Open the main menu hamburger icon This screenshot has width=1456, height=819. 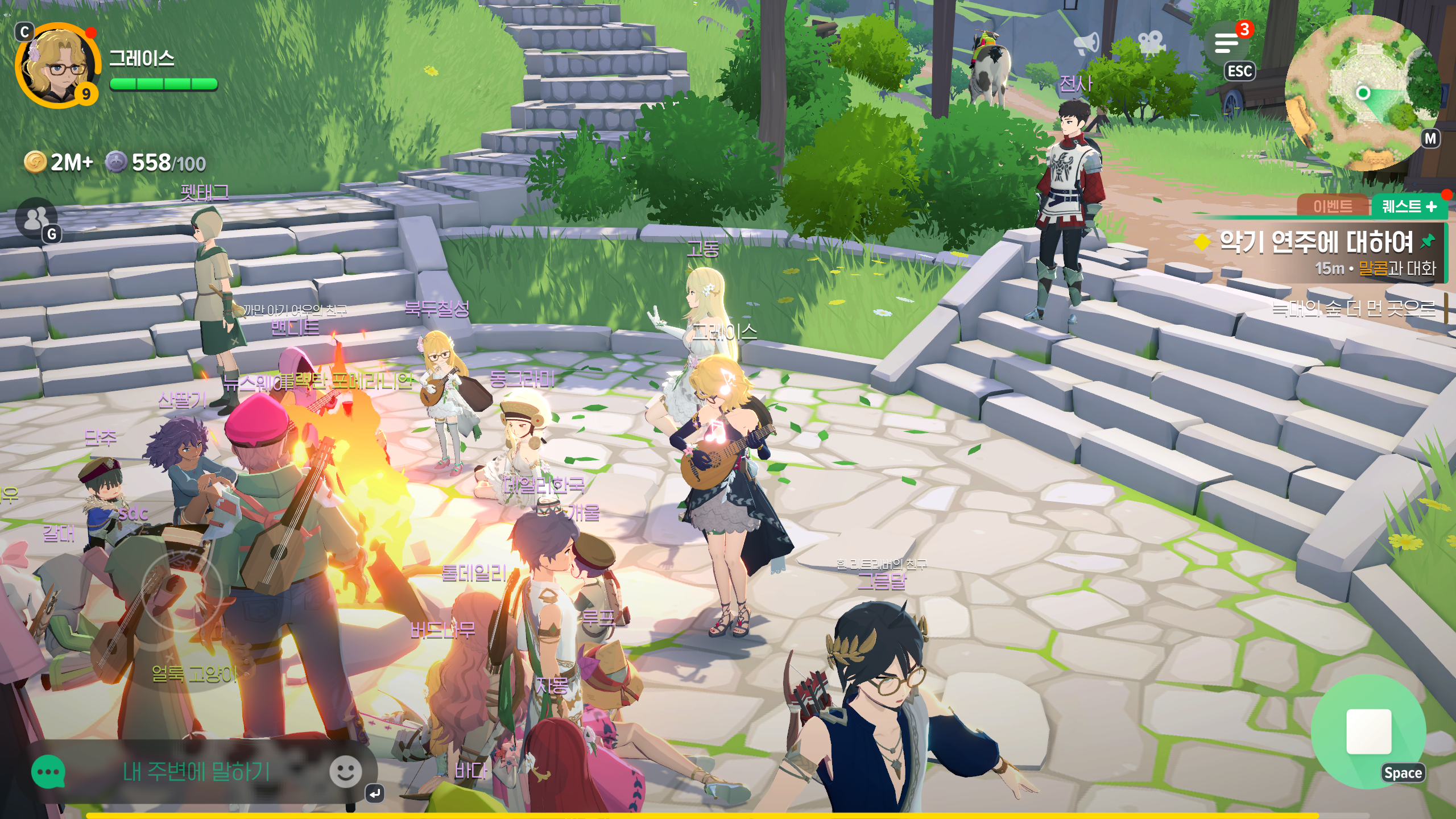(1227, 43)
